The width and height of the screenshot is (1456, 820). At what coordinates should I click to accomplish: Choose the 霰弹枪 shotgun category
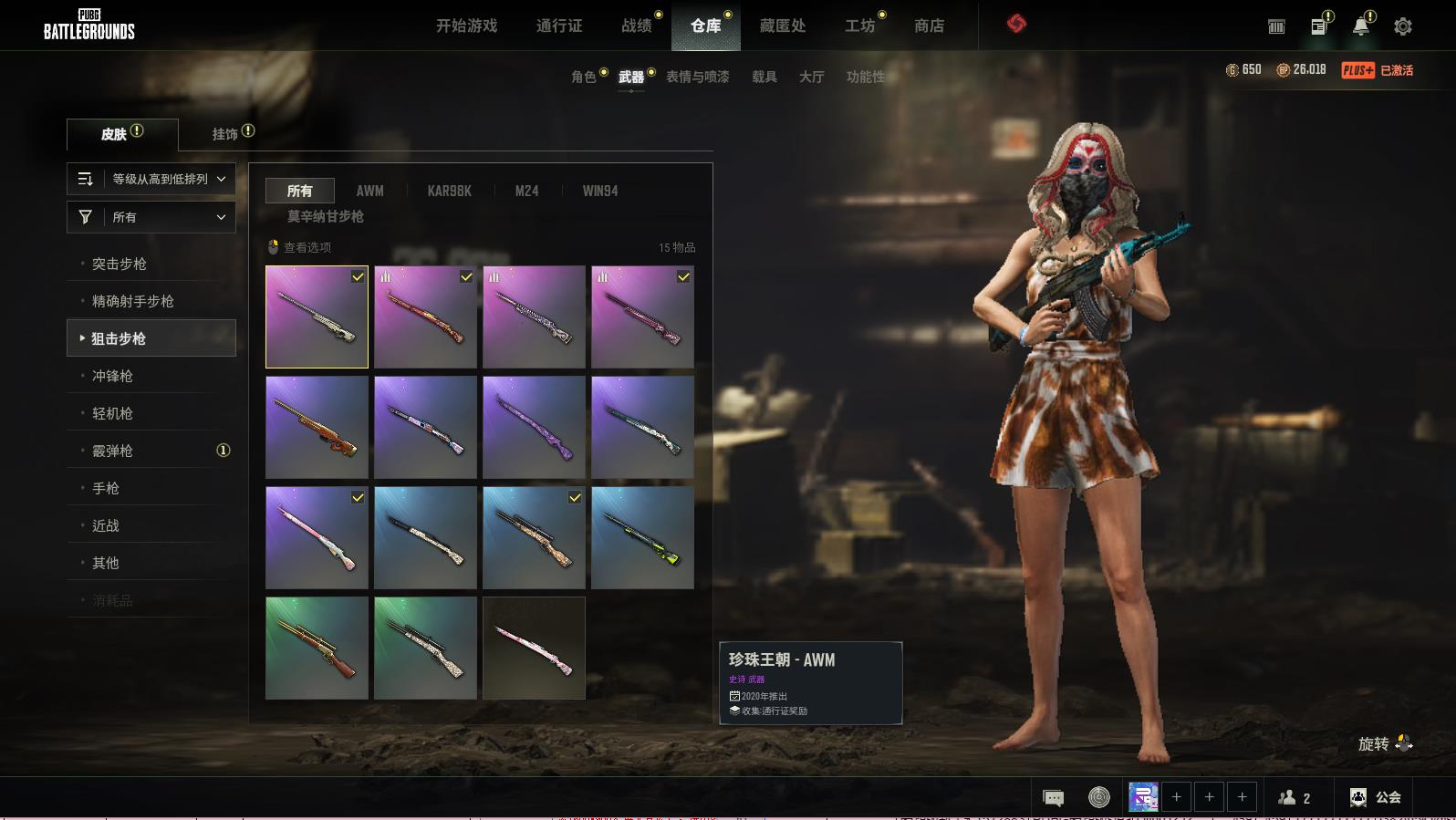(112, 451)
